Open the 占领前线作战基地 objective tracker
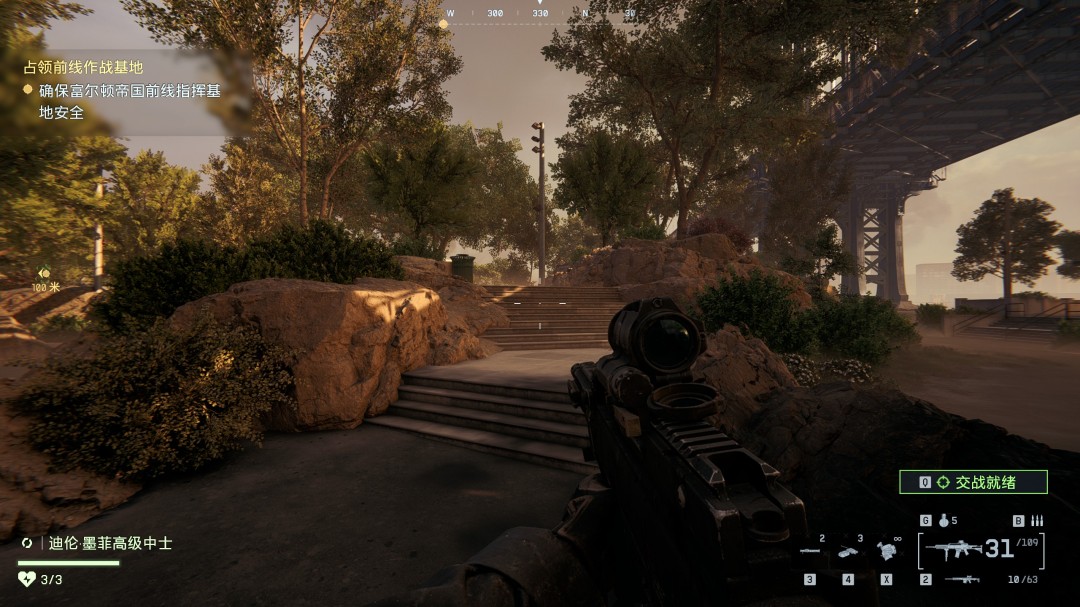Viewport: 1080px width, 607px height. coord(84,68)
